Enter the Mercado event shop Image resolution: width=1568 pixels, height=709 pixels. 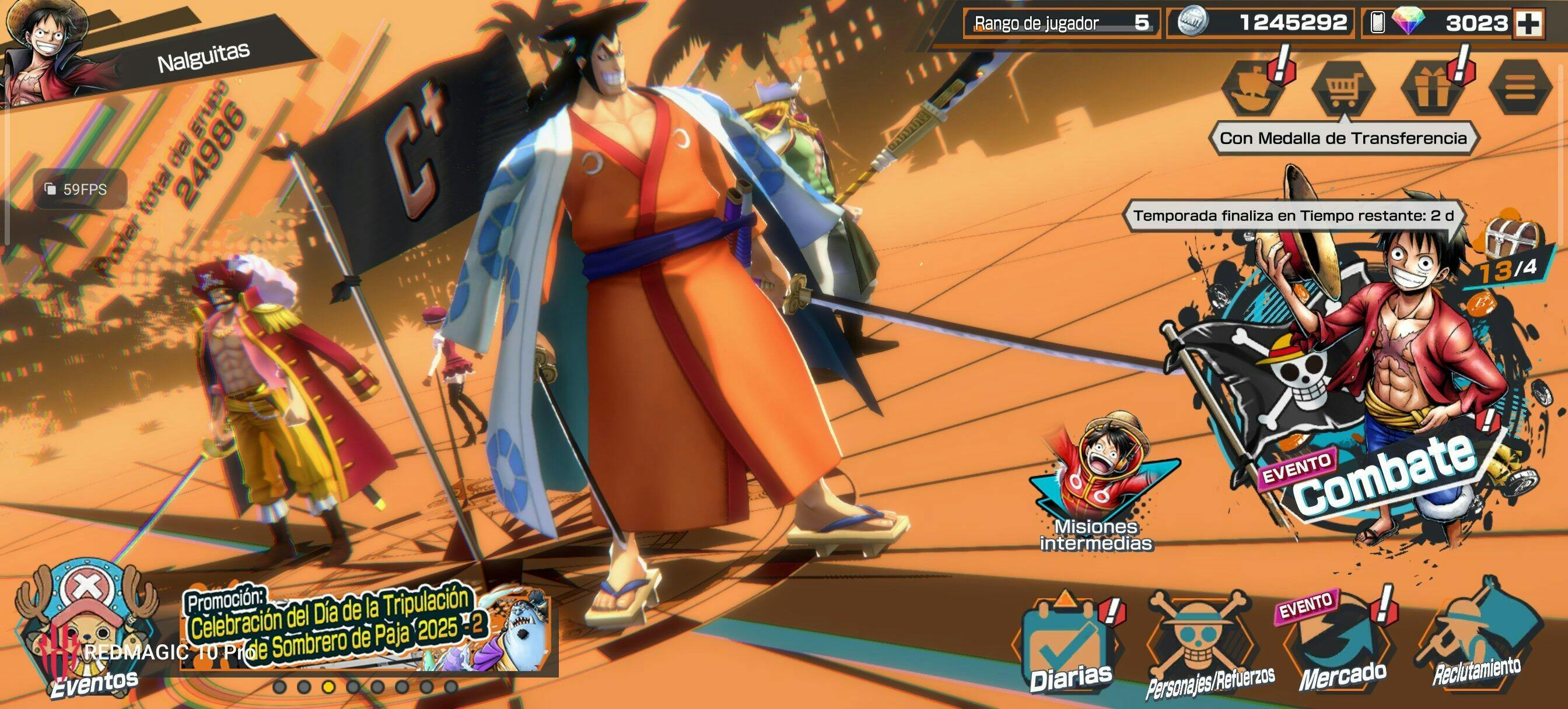click(x=1342, y=651)
